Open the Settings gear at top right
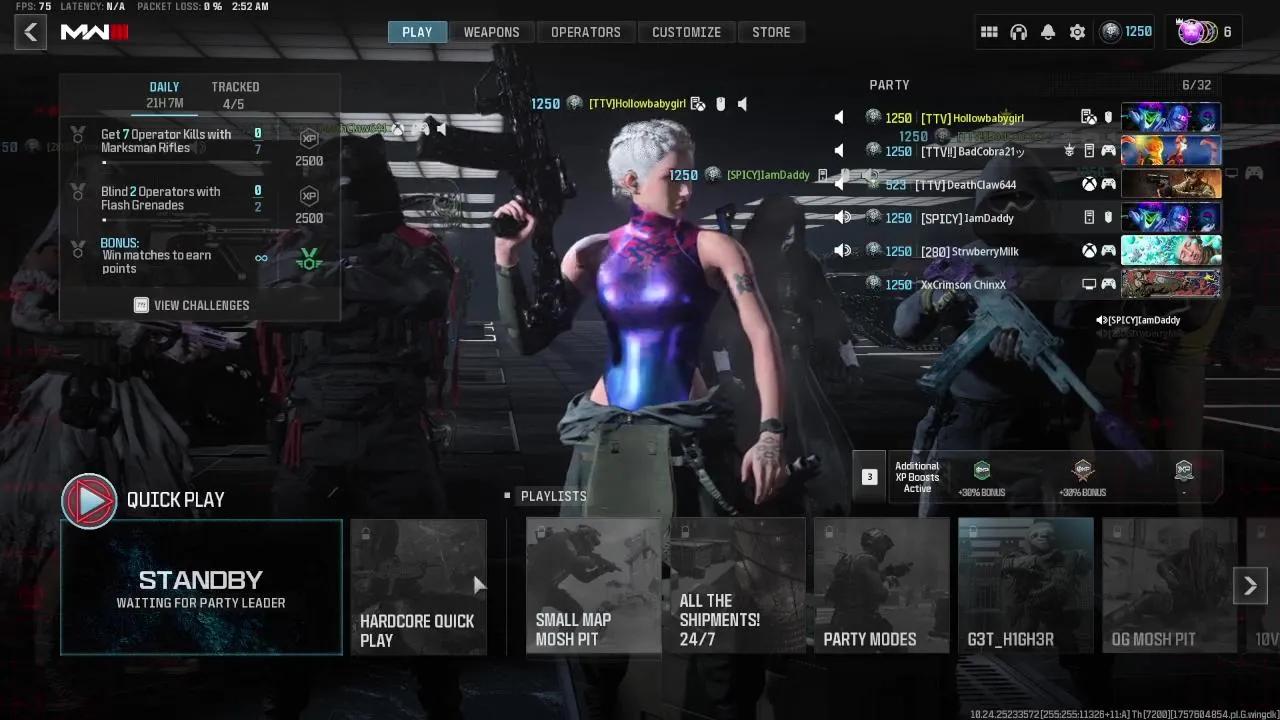The width and height of the screenshot is (1280, 720). click(x=1077, y=31)
